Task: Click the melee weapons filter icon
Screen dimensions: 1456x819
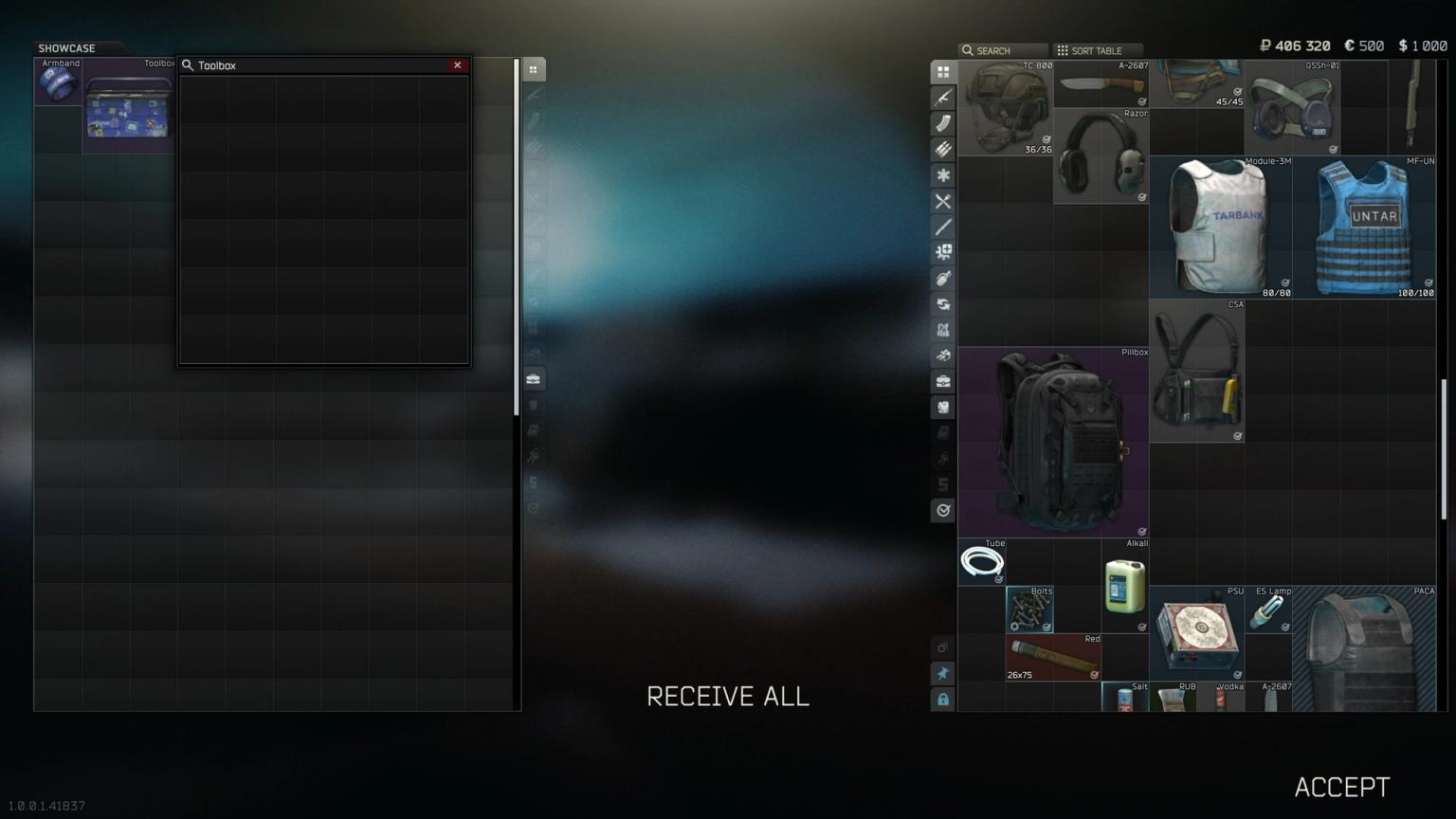Action: click(943, 227)
